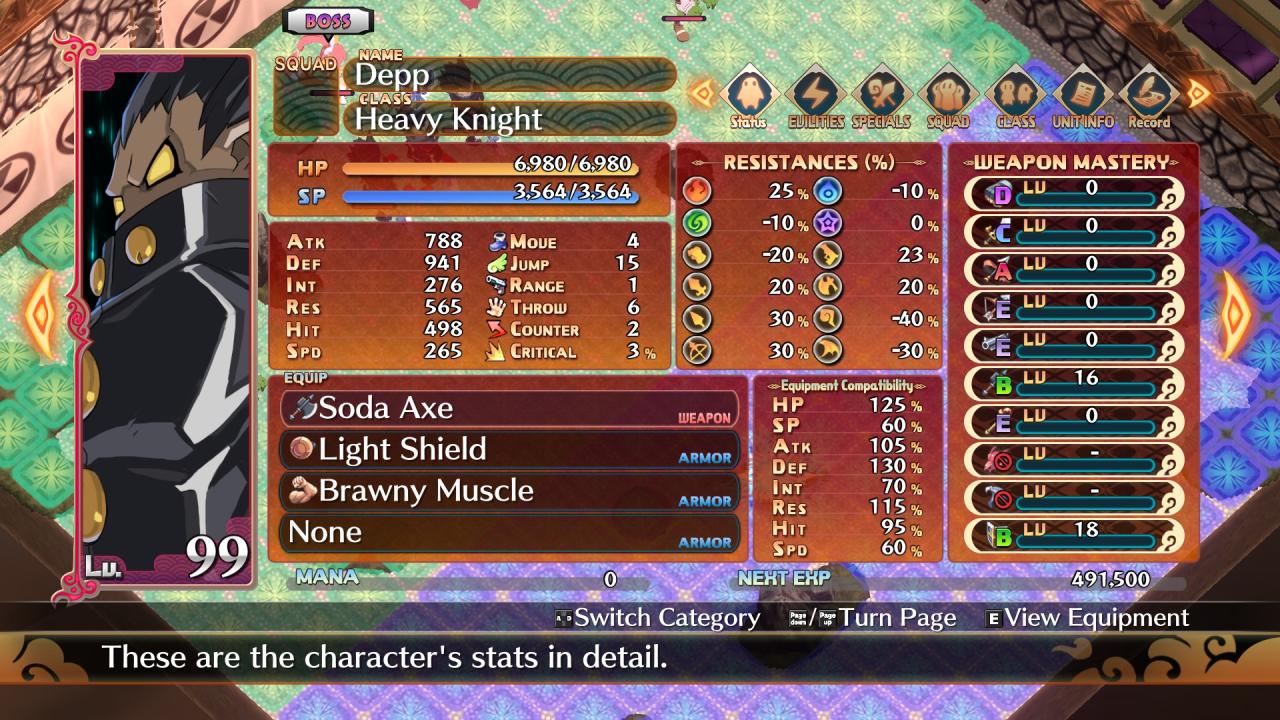Select the Brawny Muscle armor slot
The width and height of the screenshot is (1280, 720).
tap(510, 491)
